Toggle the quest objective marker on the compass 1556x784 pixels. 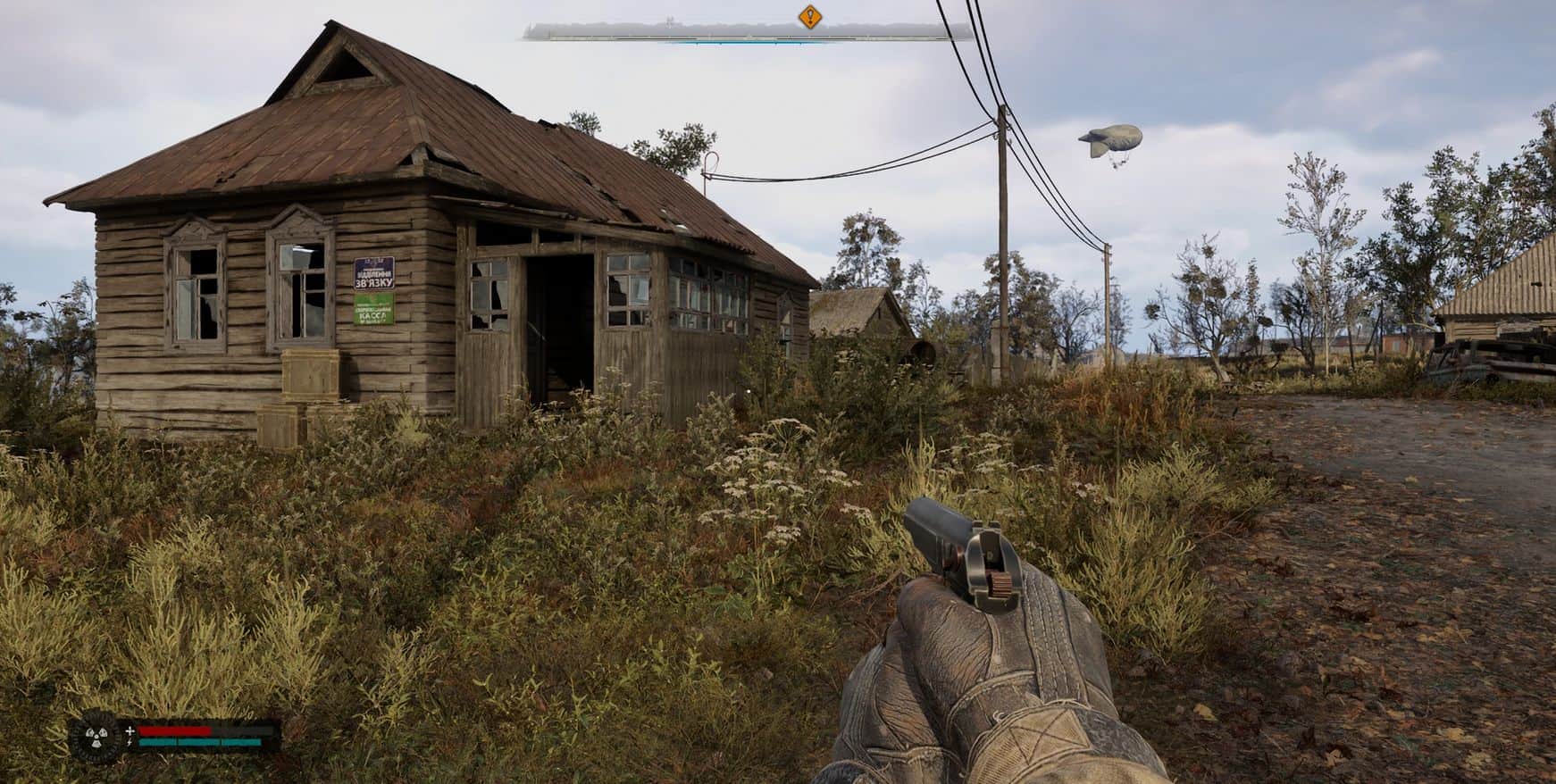point(809,15)
